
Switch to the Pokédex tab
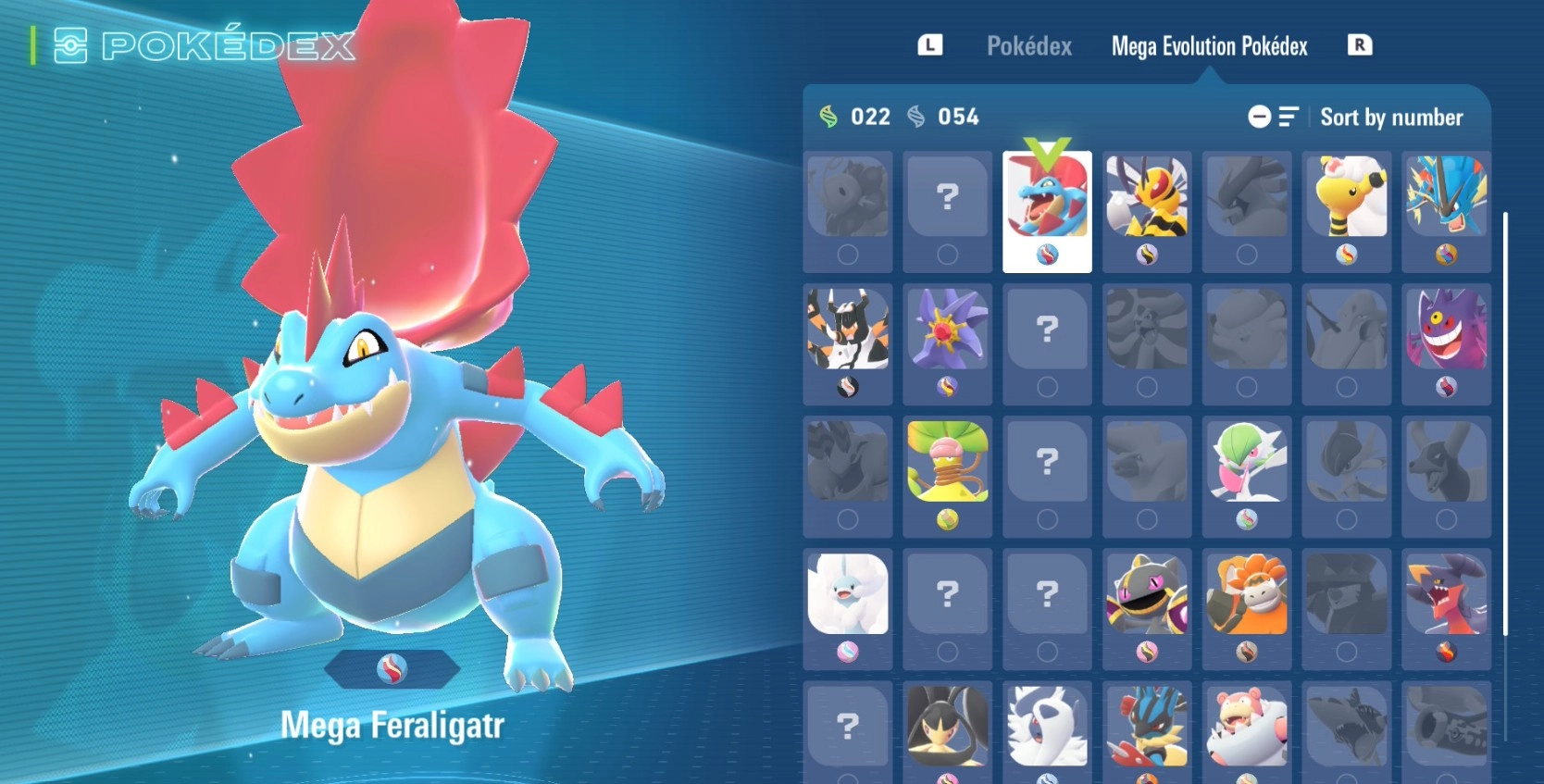click(x=1028, y=46)
